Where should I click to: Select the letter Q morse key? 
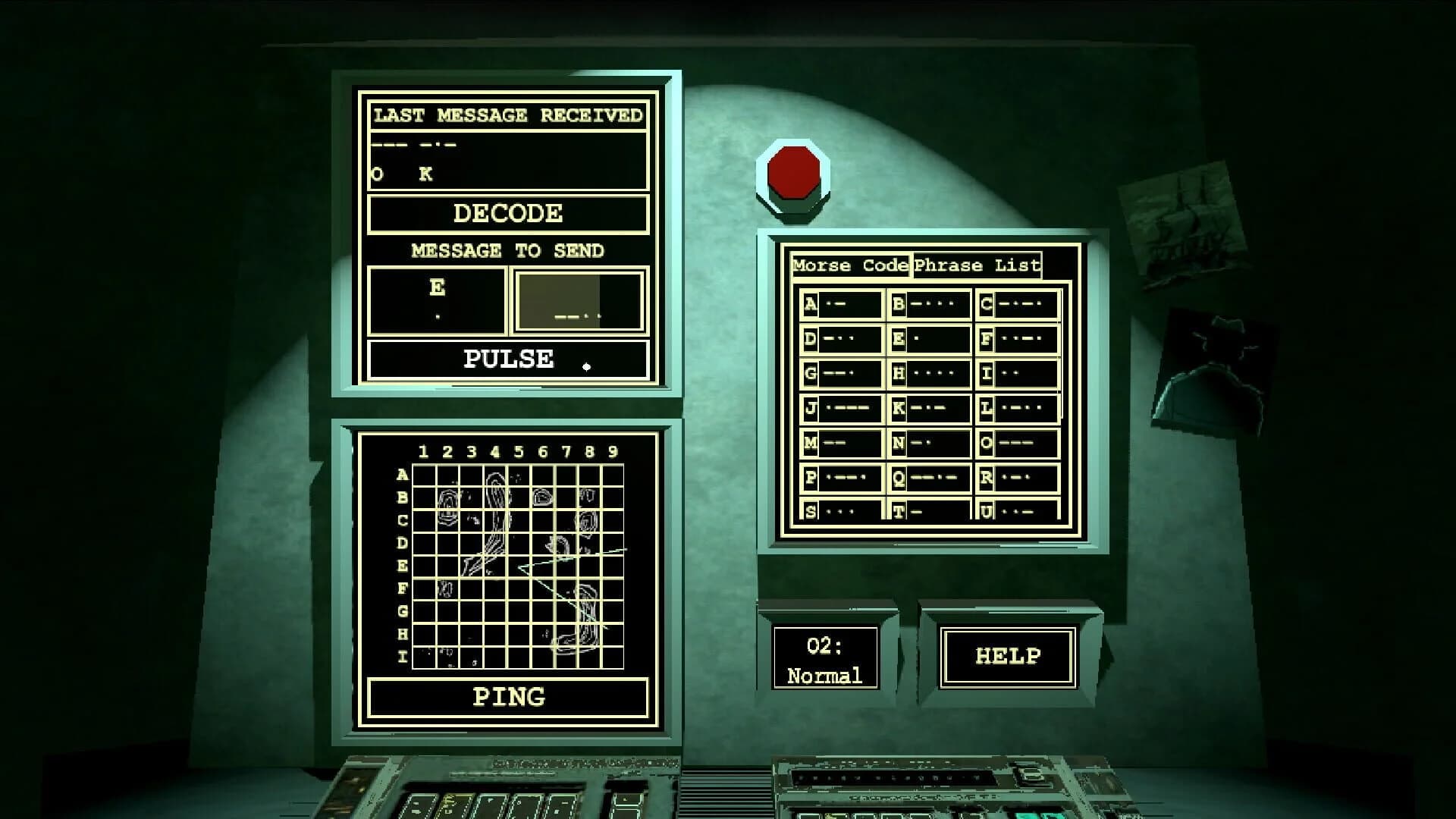click(929, 479)
